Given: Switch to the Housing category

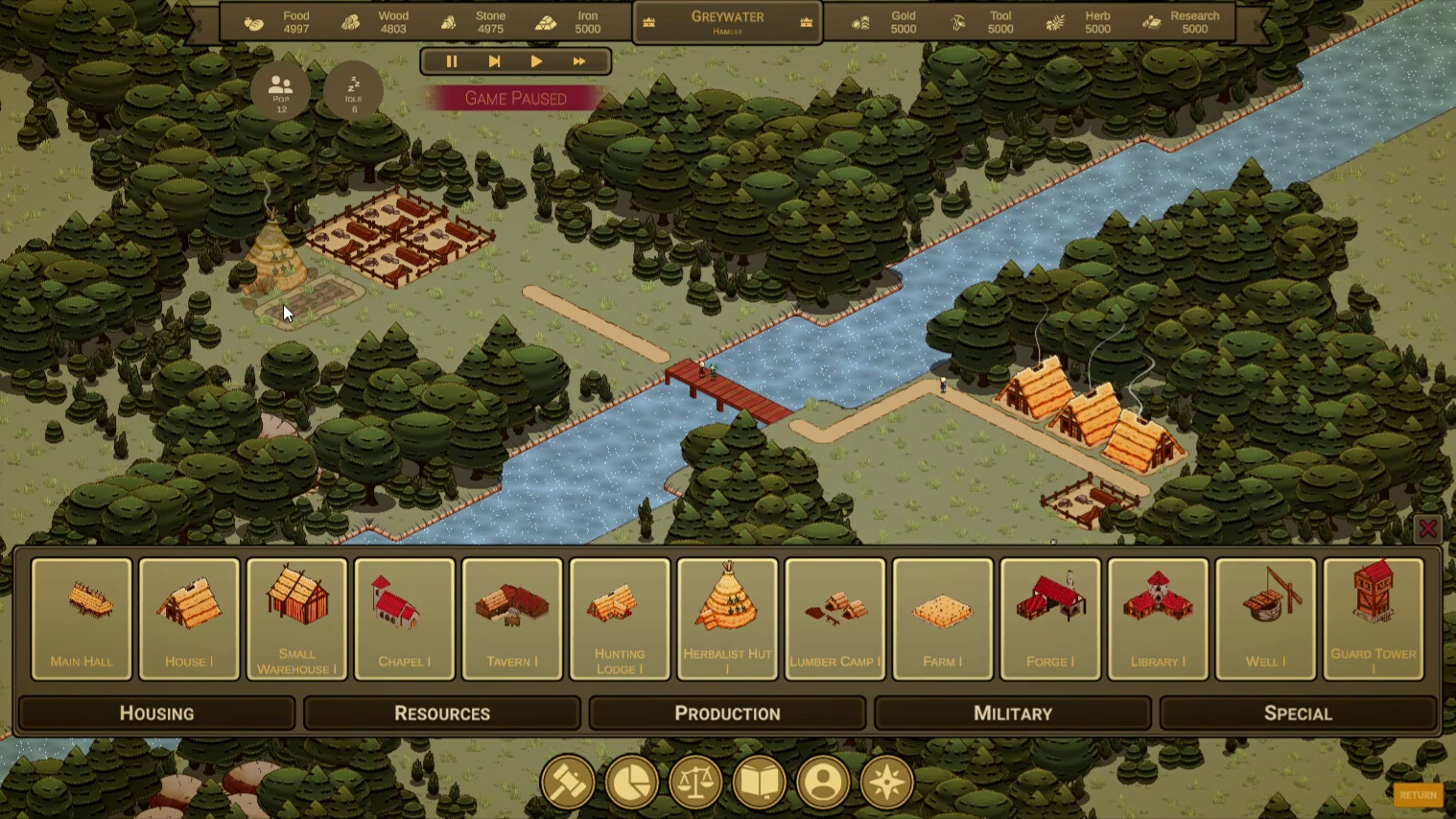Looking at the screenshot, I should coord(156,714).
